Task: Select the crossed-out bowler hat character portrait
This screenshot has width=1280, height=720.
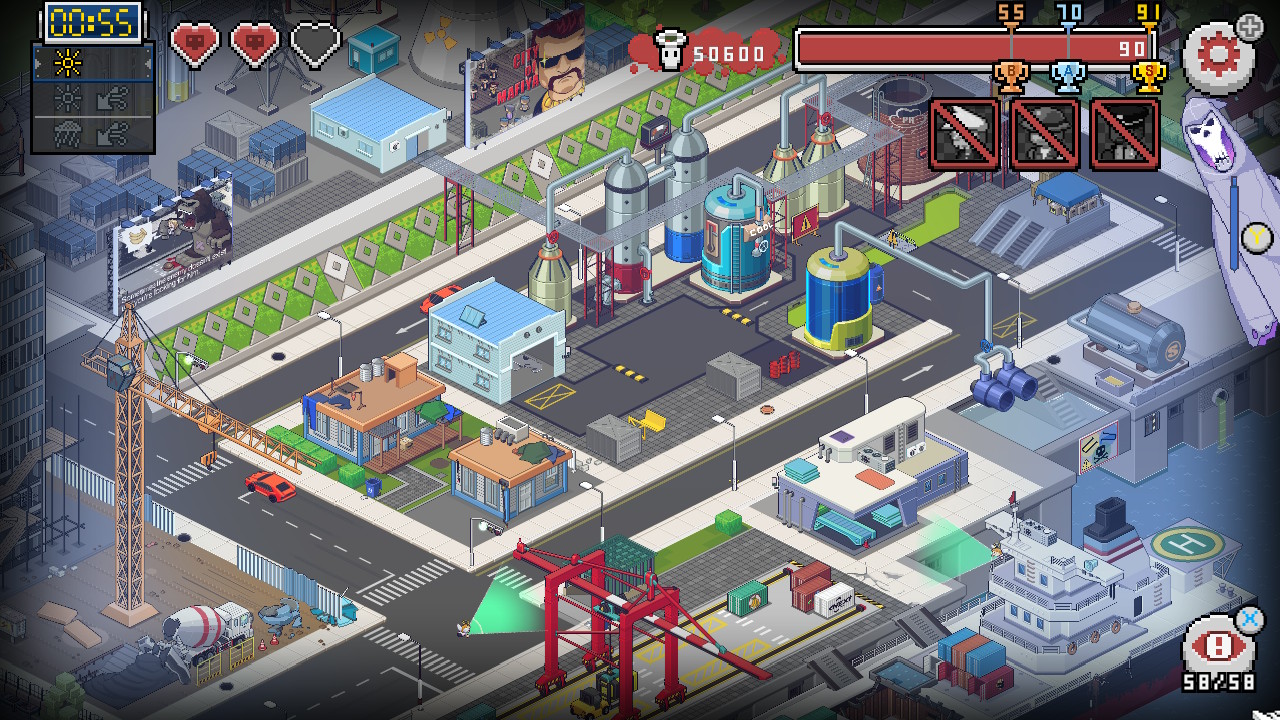Action: [x=1044, y=133]
